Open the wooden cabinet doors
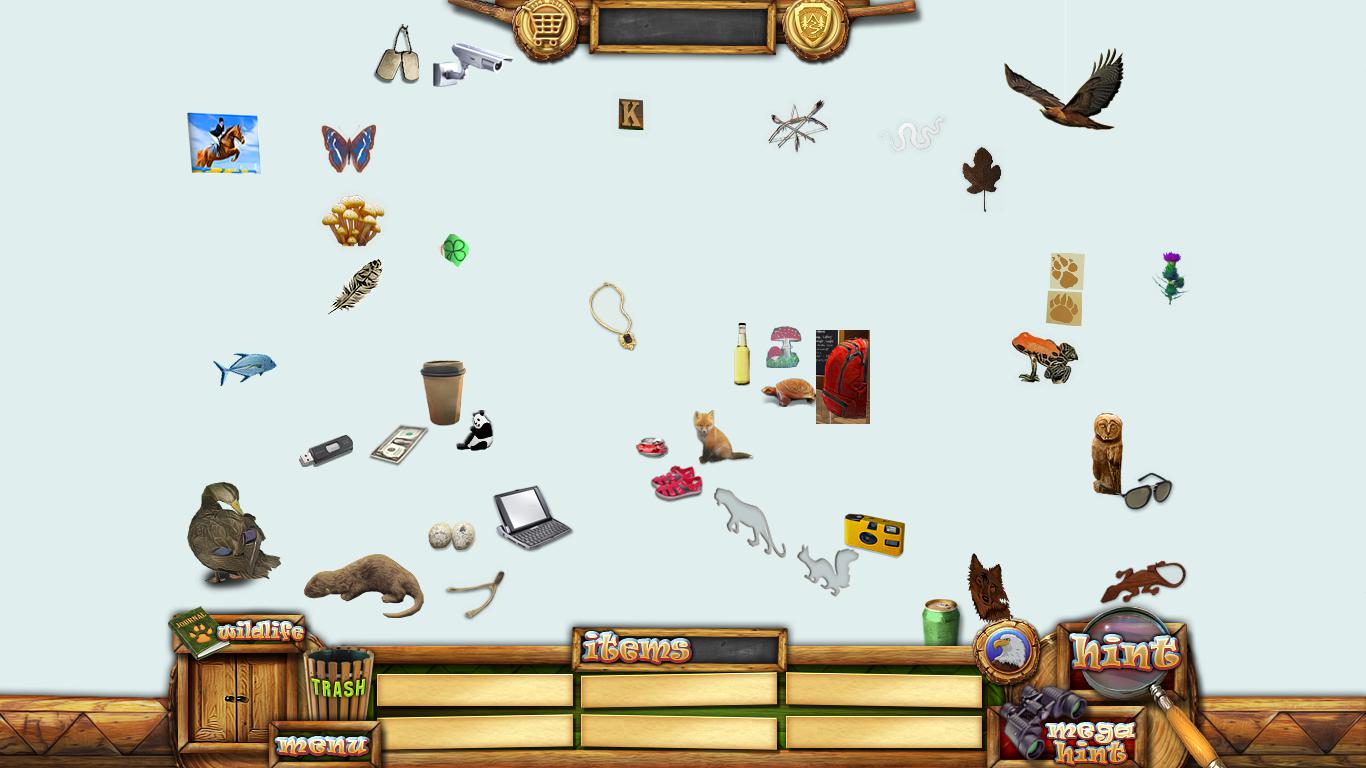Image resolution: width=1366 pixels, height=768 pixels. click(237, 698)
